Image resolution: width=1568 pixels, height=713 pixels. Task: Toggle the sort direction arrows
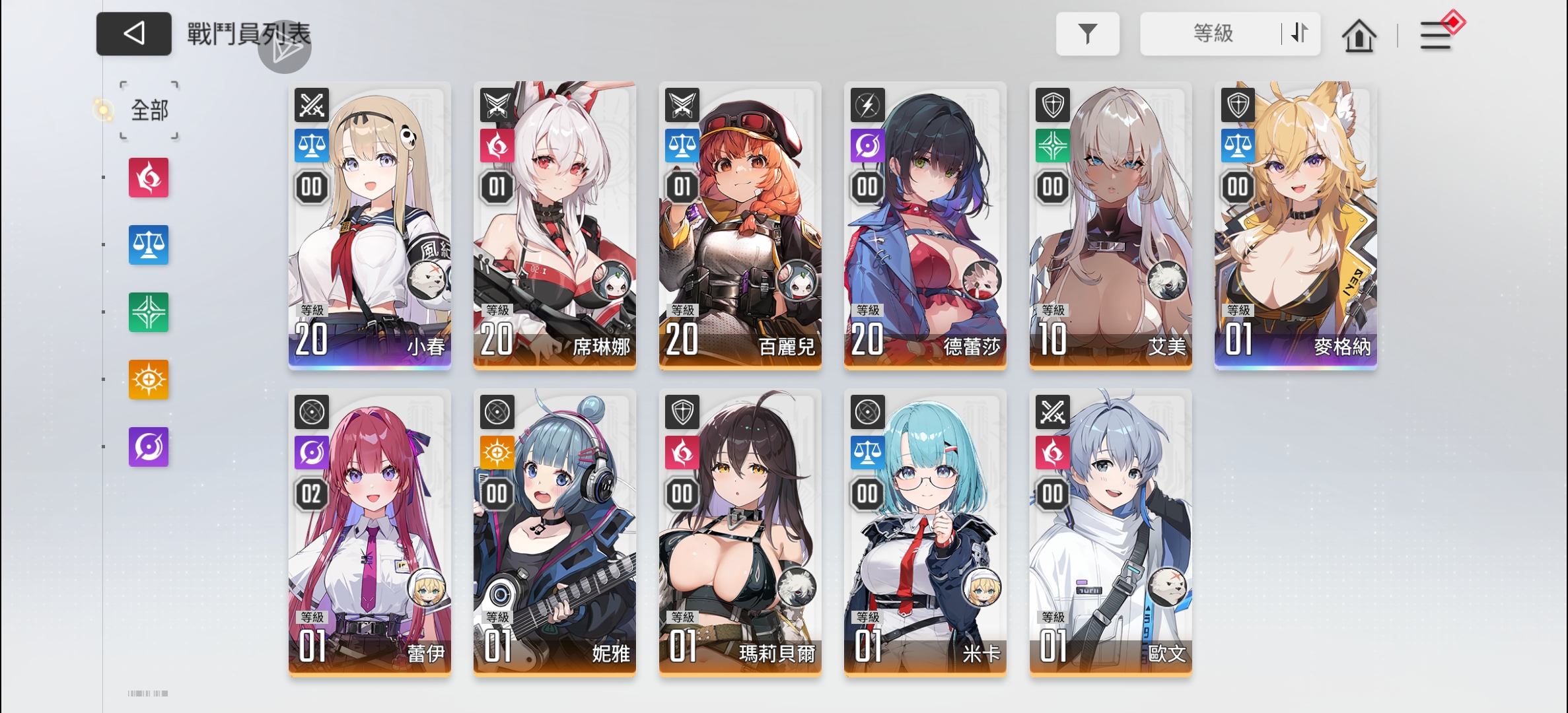[x=1297, y=34]
